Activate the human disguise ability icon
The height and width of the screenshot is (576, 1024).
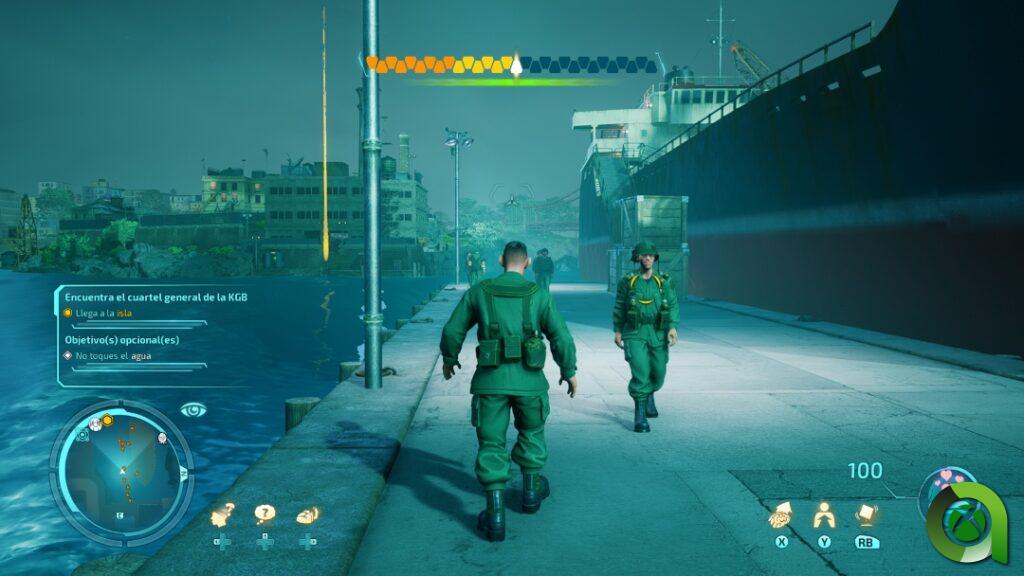pyautogui.click(x=824, y=515)
